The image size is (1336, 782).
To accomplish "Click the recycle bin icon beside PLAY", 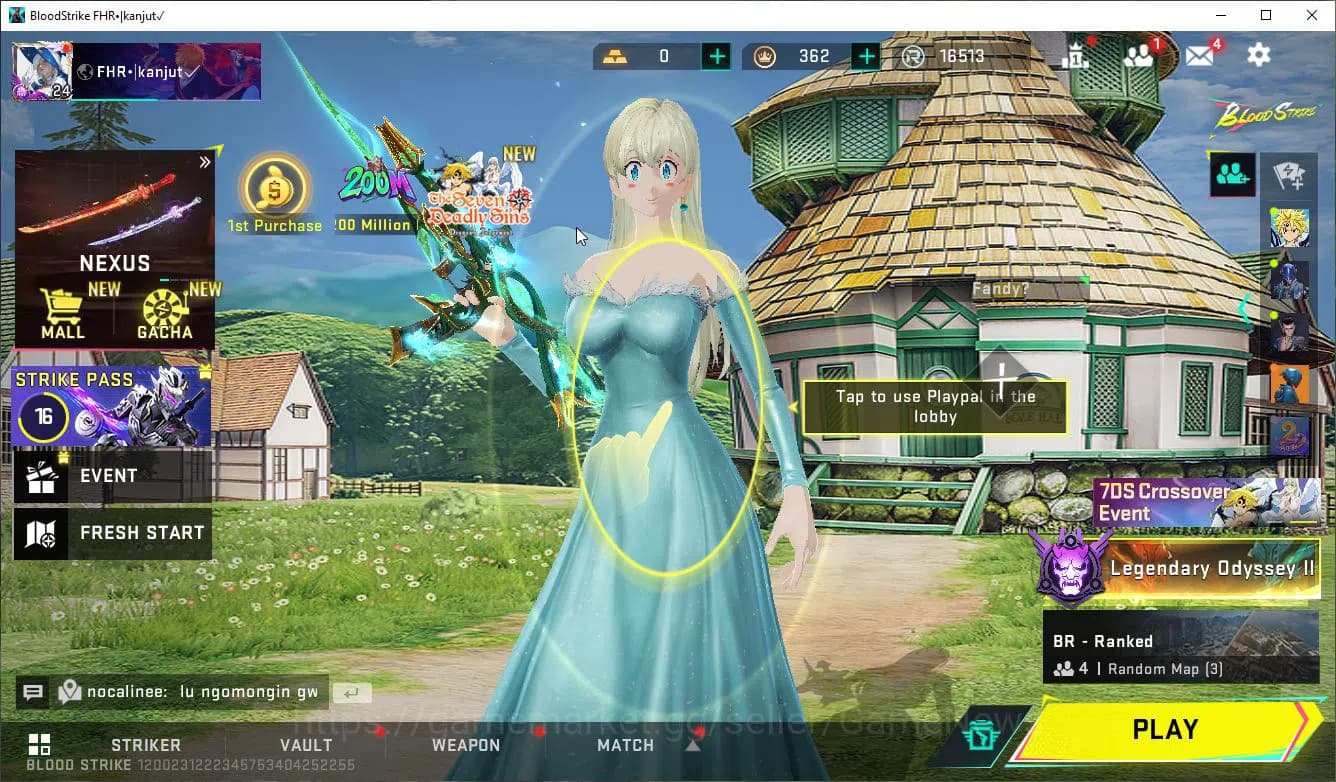I will (x=981, y=731).
